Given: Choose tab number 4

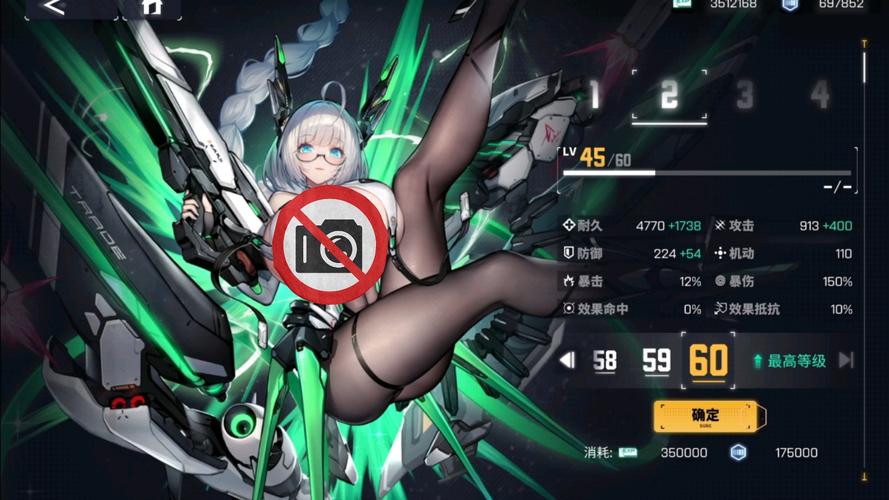Looking at the screenshot, I should (820, 96).
